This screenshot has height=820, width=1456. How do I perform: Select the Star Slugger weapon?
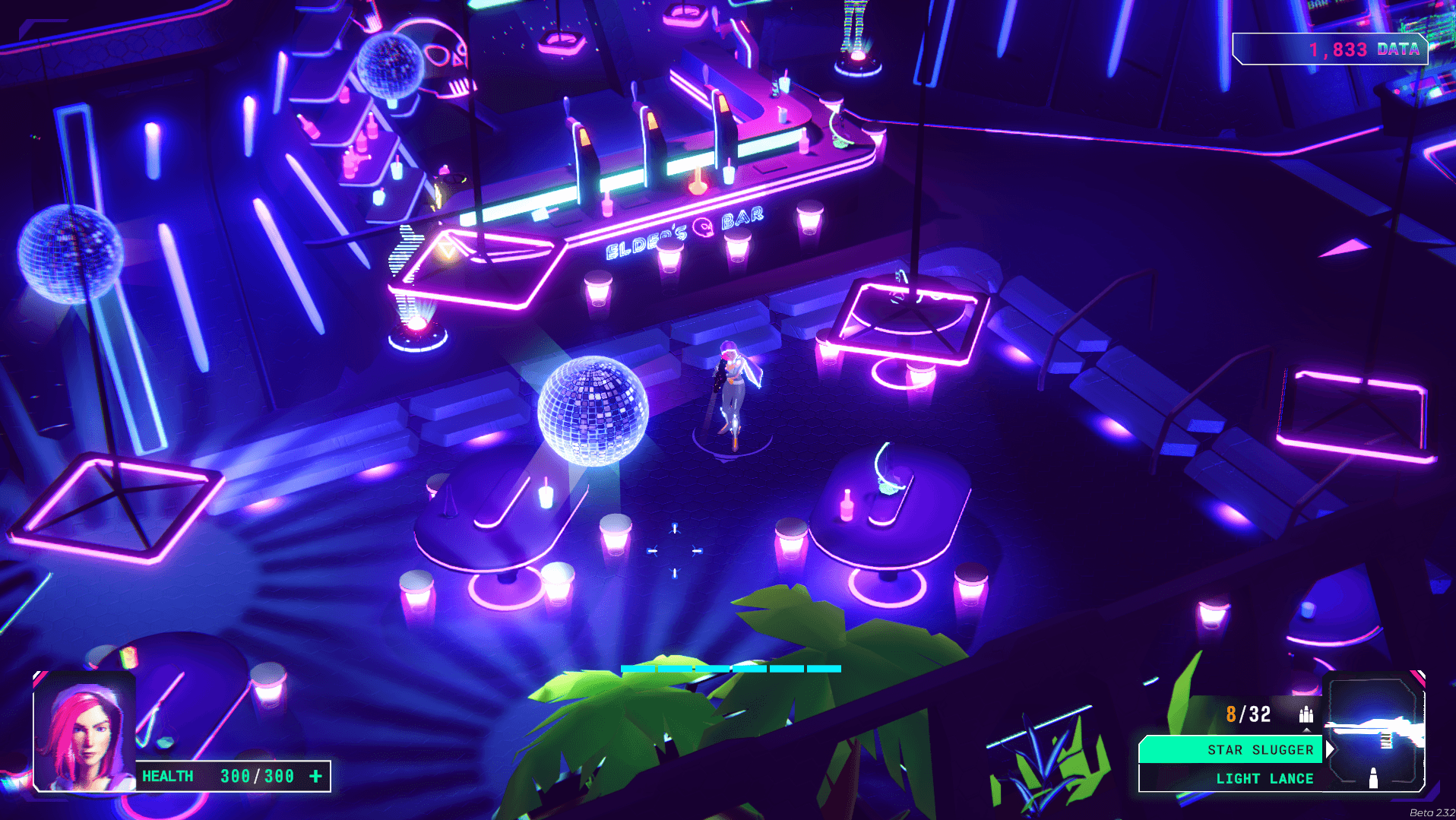[1231, 749]
